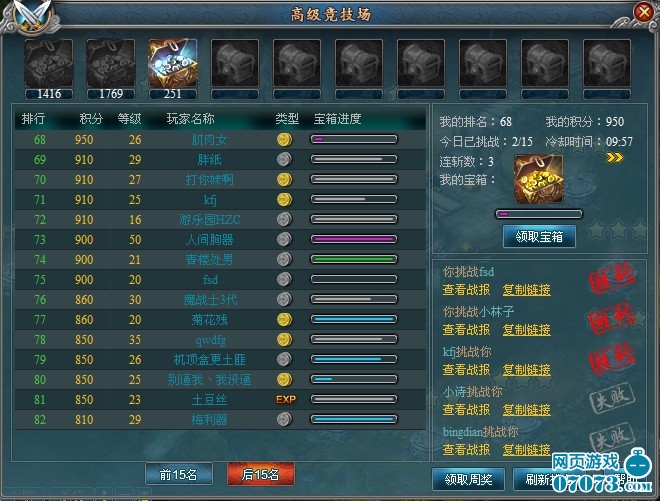Copy link for the 小诗挑战你 battle
This screenshot has width=660, height=501.
526,410
